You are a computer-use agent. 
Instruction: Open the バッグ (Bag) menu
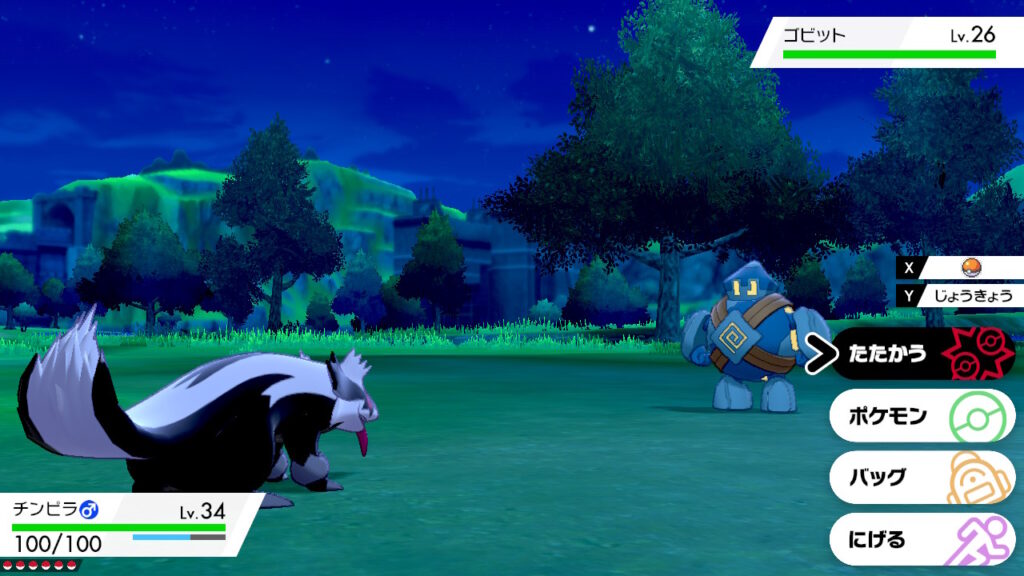pos(920,477)
